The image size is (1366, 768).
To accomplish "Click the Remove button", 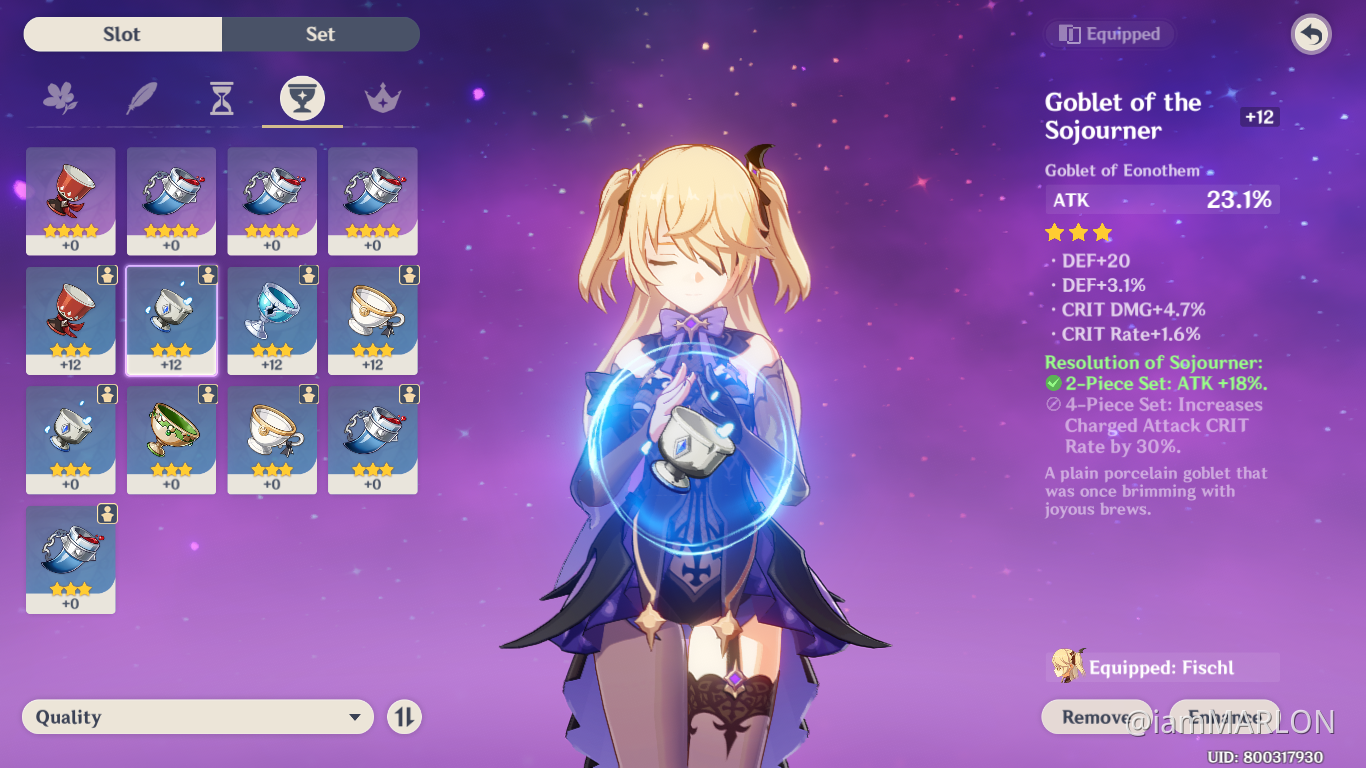I will (x=1097, y=717).
